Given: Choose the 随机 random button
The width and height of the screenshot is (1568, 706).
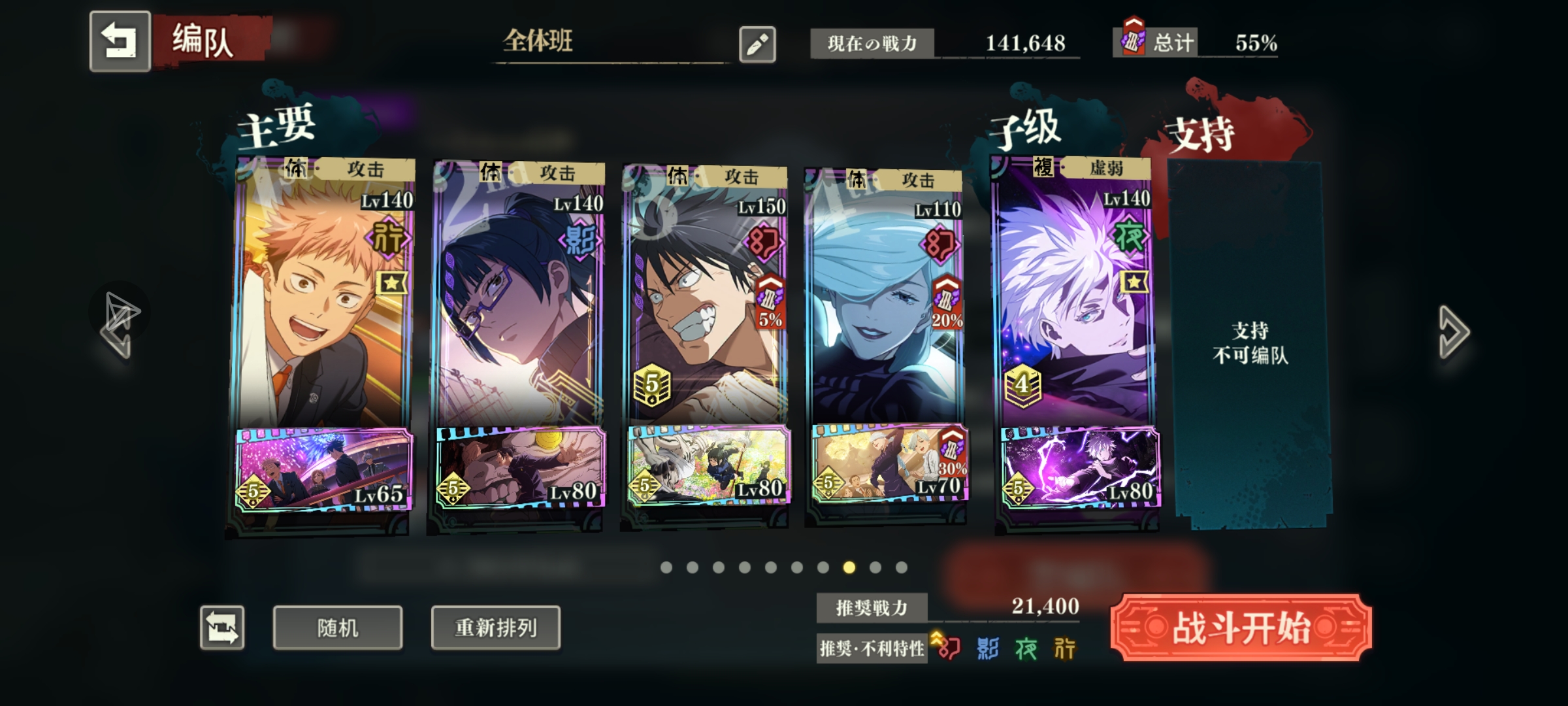Looking at the screenshot, I should pos(337,628).
